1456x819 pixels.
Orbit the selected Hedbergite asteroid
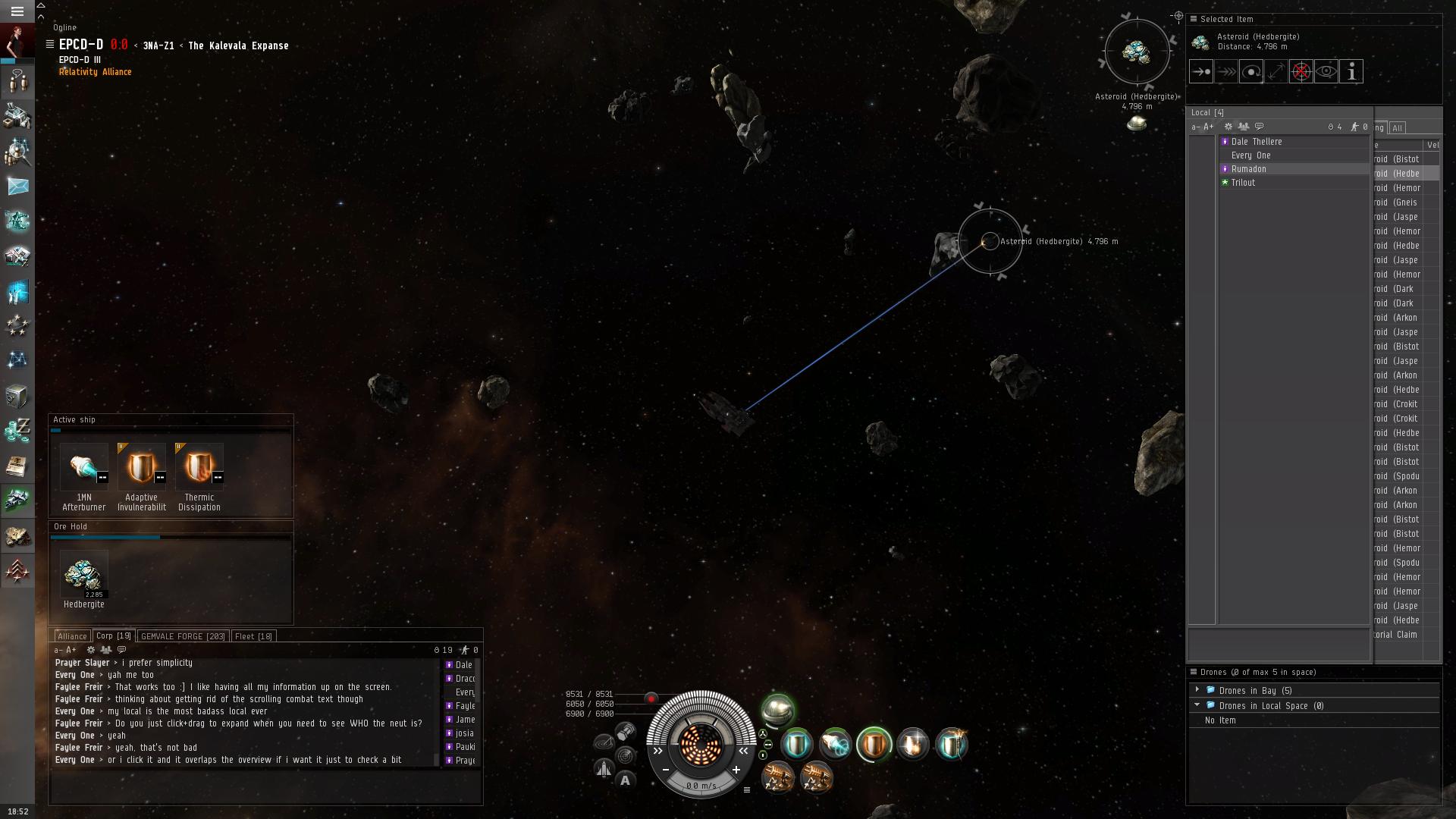pyautogui.click(x=1251, y=72)
